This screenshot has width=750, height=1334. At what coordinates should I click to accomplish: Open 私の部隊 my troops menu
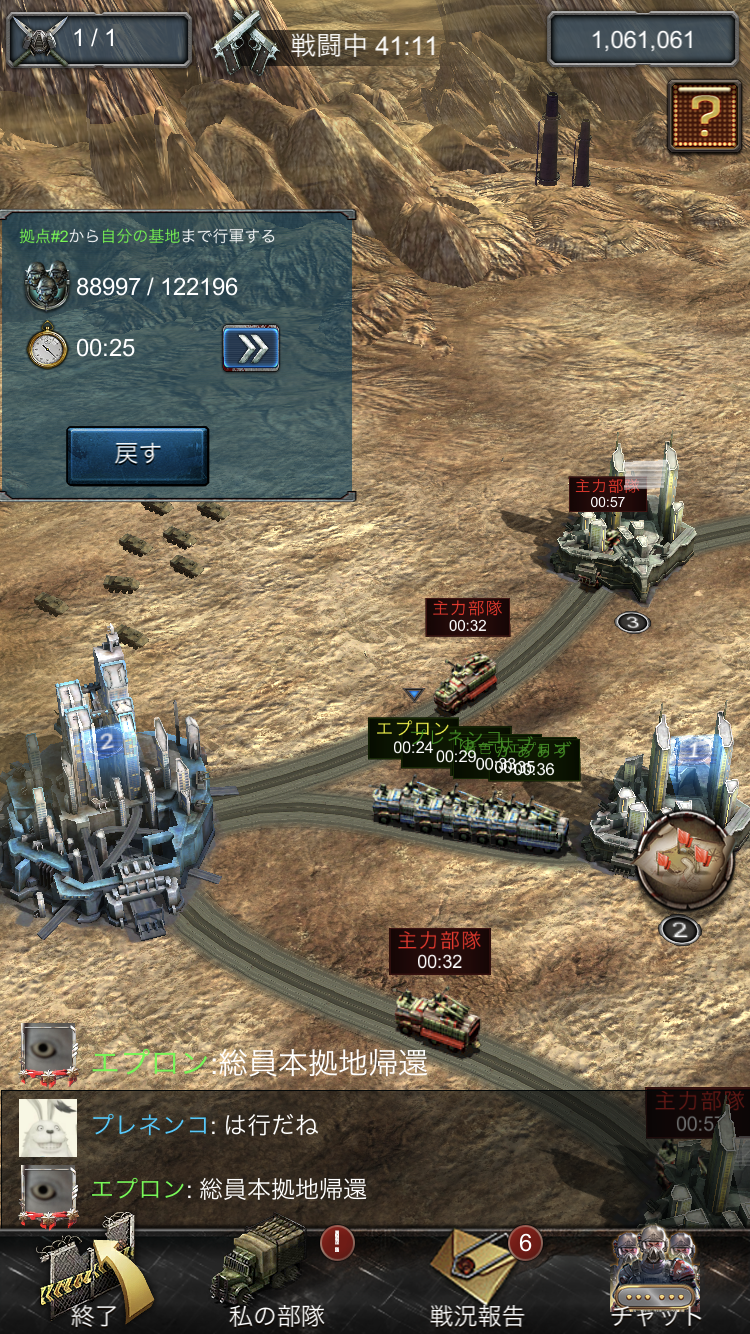[x=278, y=1279]
